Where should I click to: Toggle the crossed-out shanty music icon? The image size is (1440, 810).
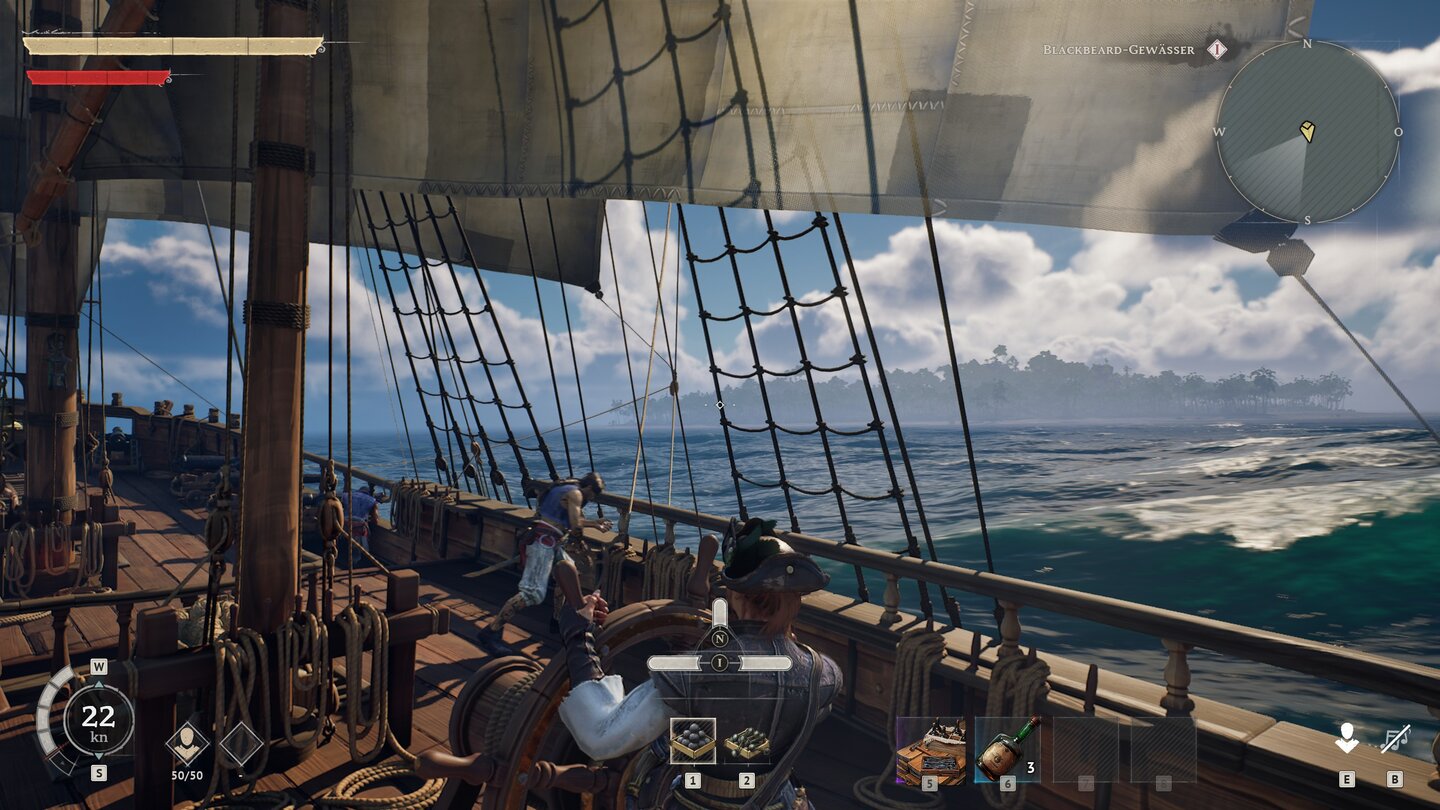[x=1394, y=740]
